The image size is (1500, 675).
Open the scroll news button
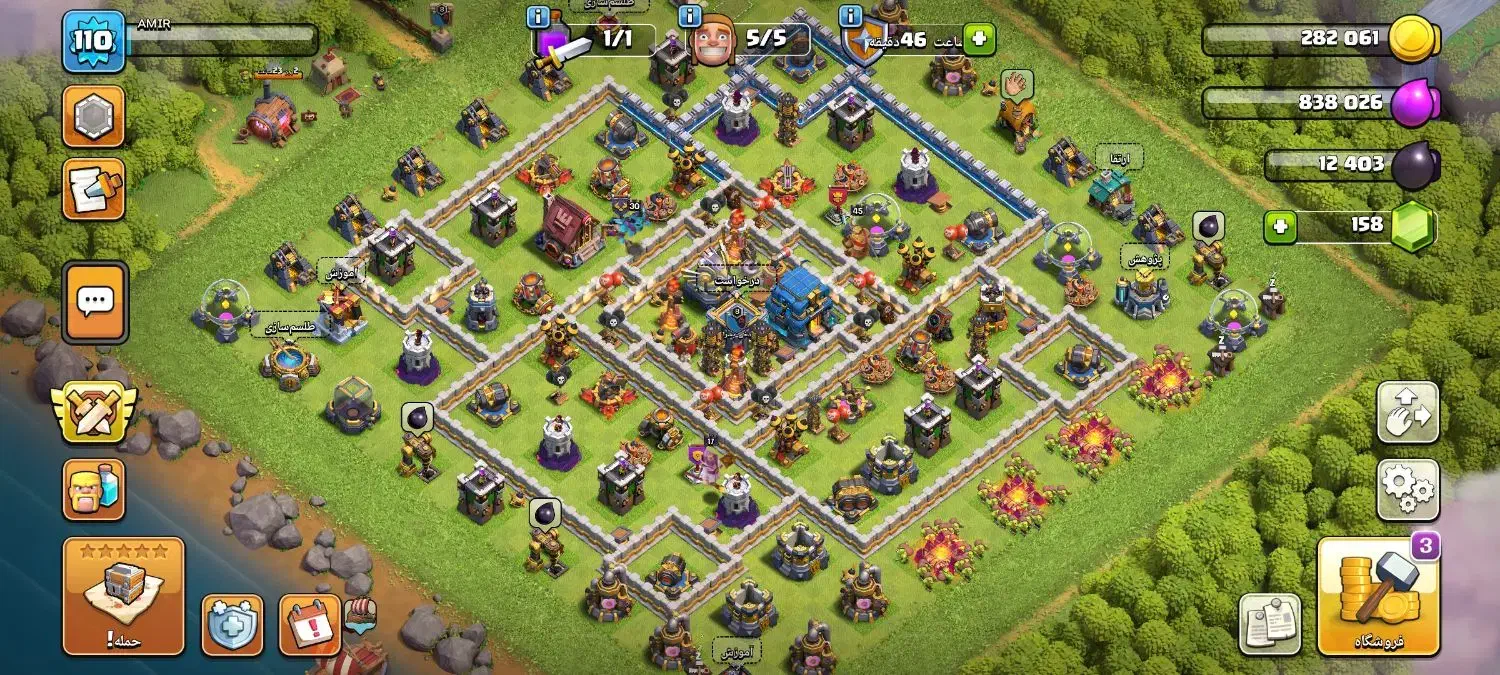[94, 189]
